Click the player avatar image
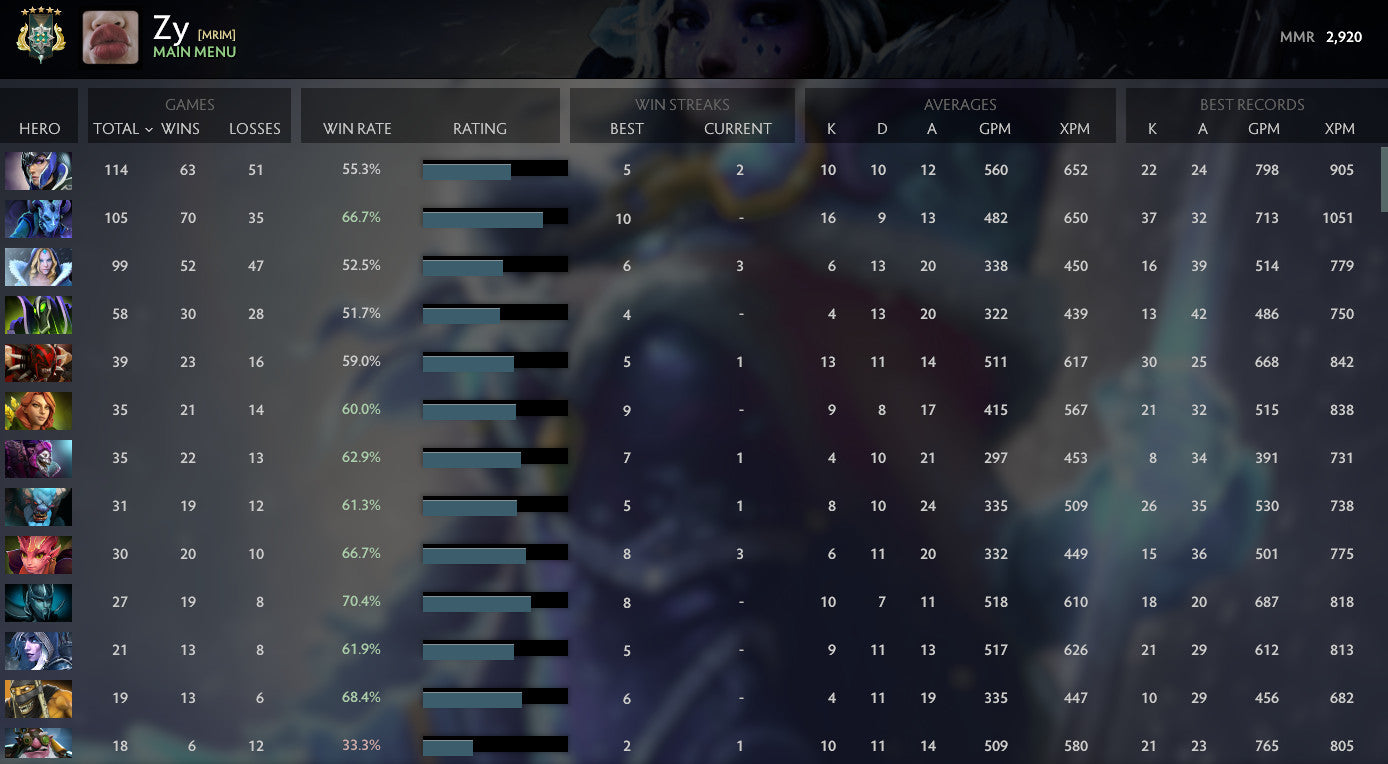Image resolution: width=1388 pixels, height=764 pixels. click(110, 37)
